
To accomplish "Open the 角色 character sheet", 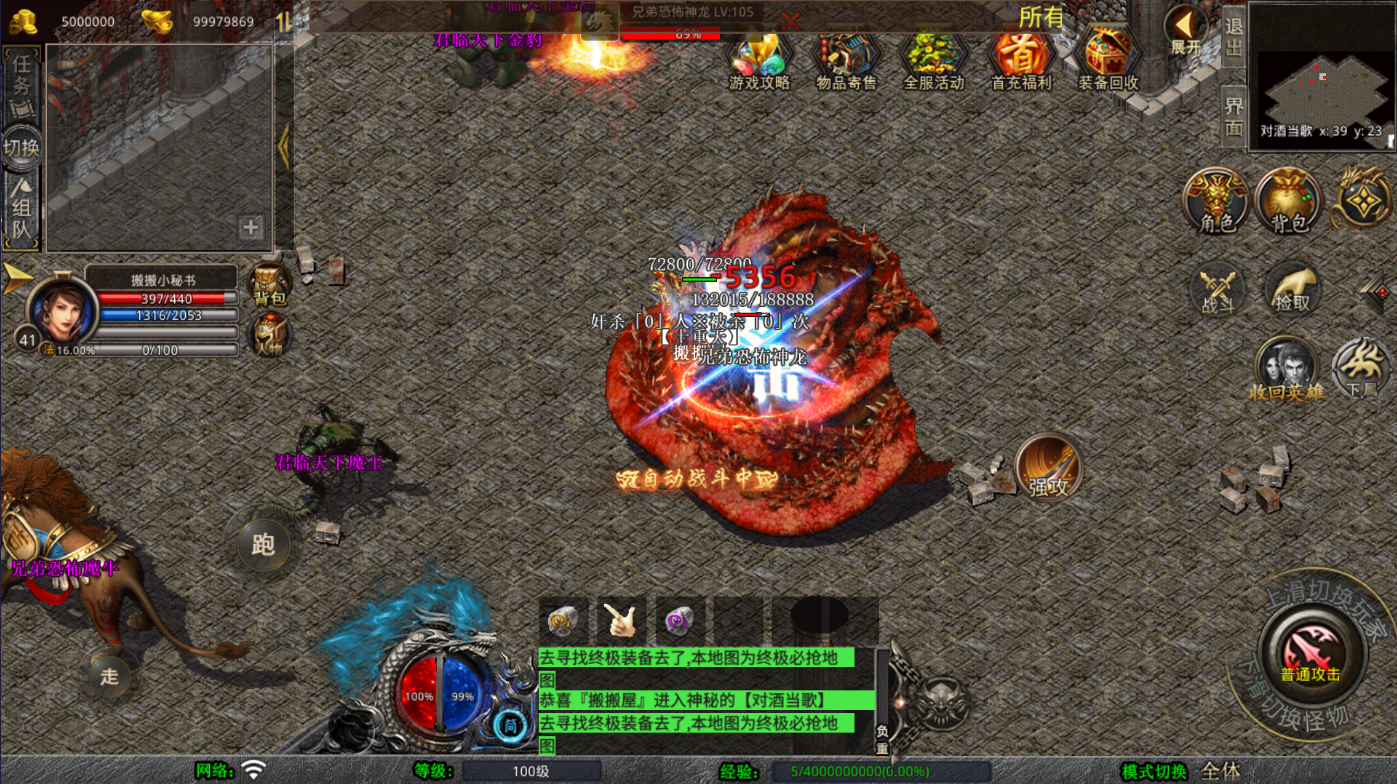I will coord(1216,201).
